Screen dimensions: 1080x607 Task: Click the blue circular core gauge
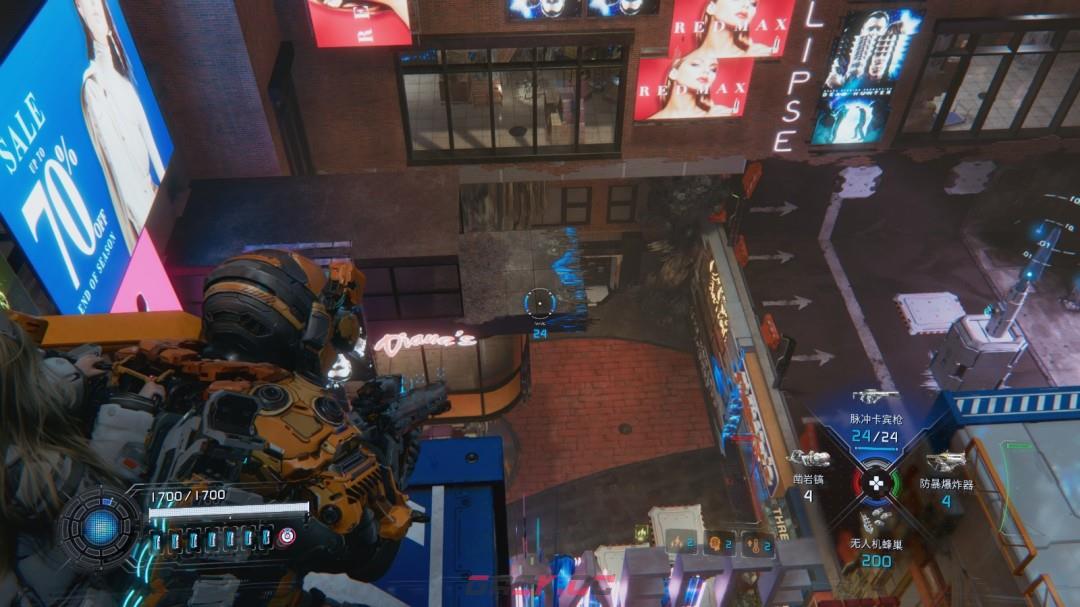pyautogui.click(x=100, y=528)
